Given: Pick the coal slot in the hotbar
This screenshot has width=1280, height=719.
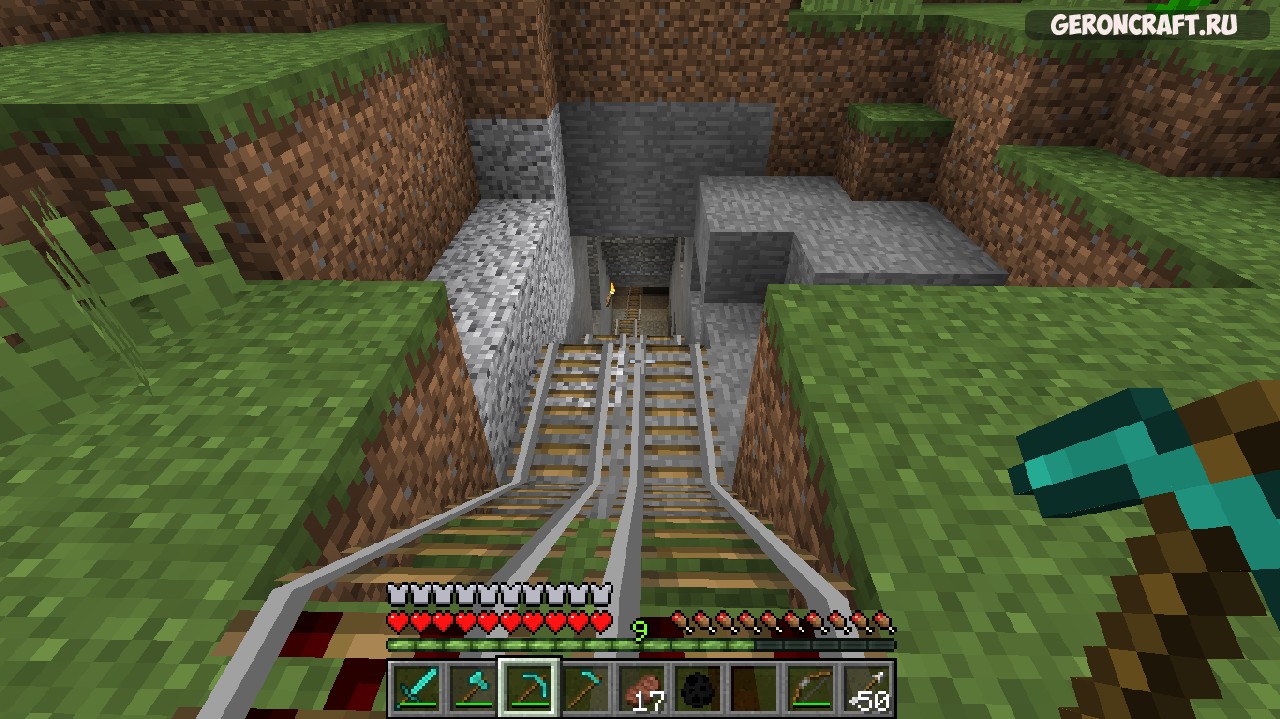Looking at the screenshot, I should pyautogui.click(x=697, y=687).
